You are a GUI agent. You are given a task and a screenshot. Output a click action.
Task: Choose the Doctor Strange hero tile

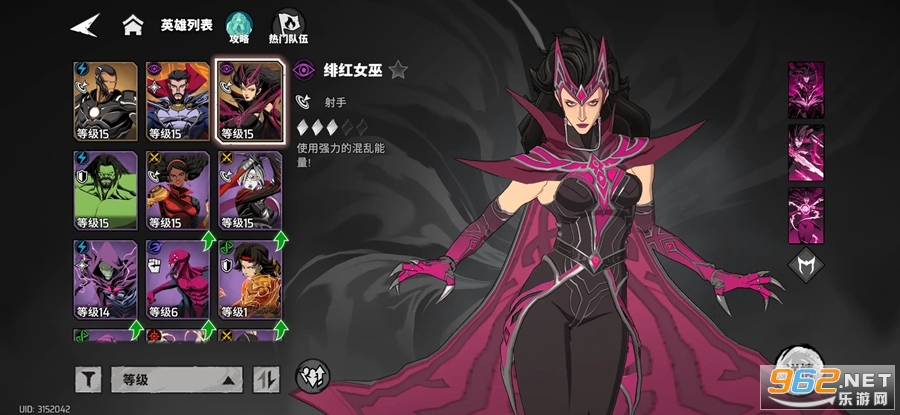(176, 101)
